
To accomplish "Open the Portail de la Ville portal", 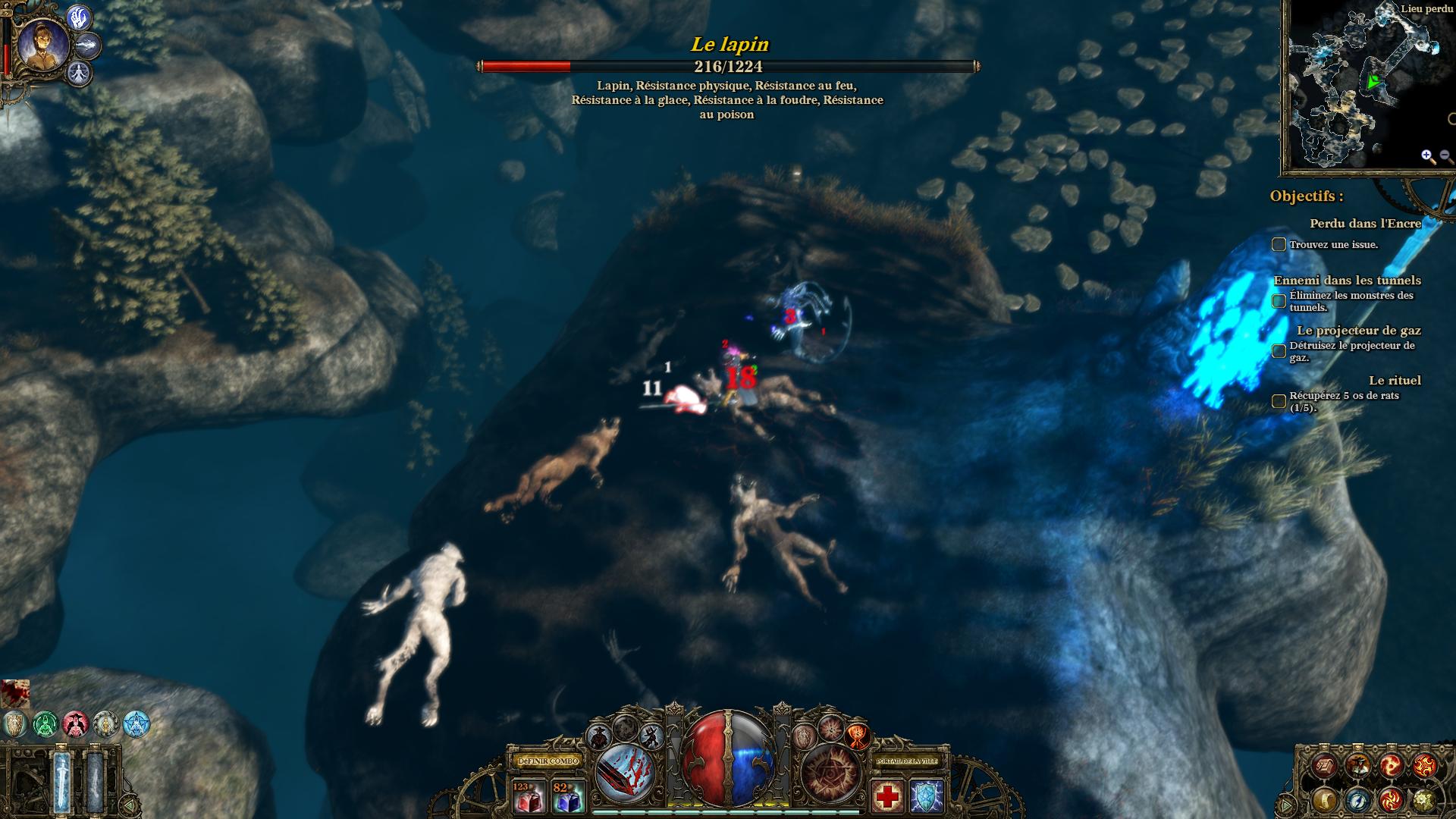I will click(x=907, y=761).
